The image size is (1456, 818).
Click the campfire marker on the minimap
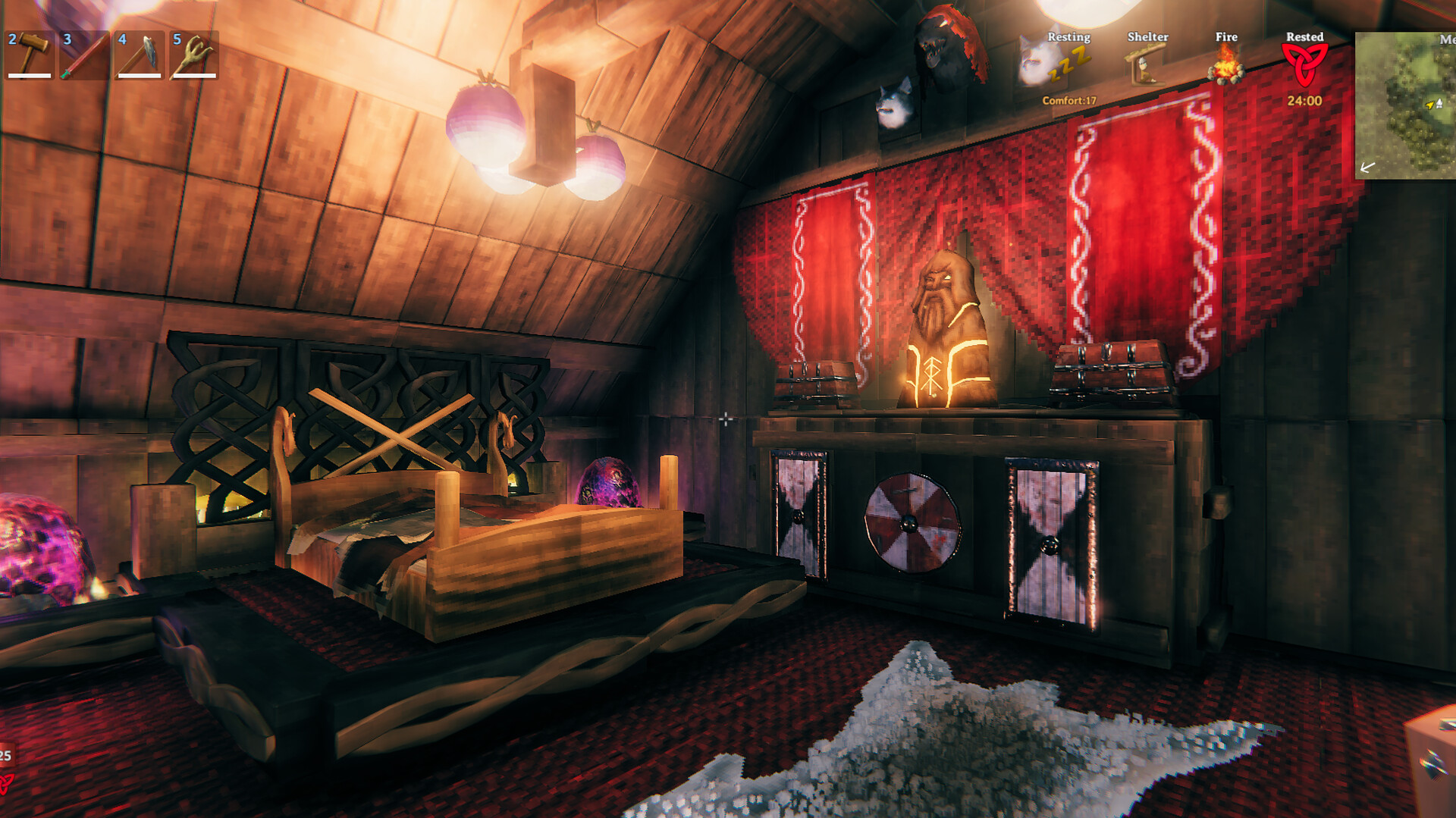coord(1439,102)
